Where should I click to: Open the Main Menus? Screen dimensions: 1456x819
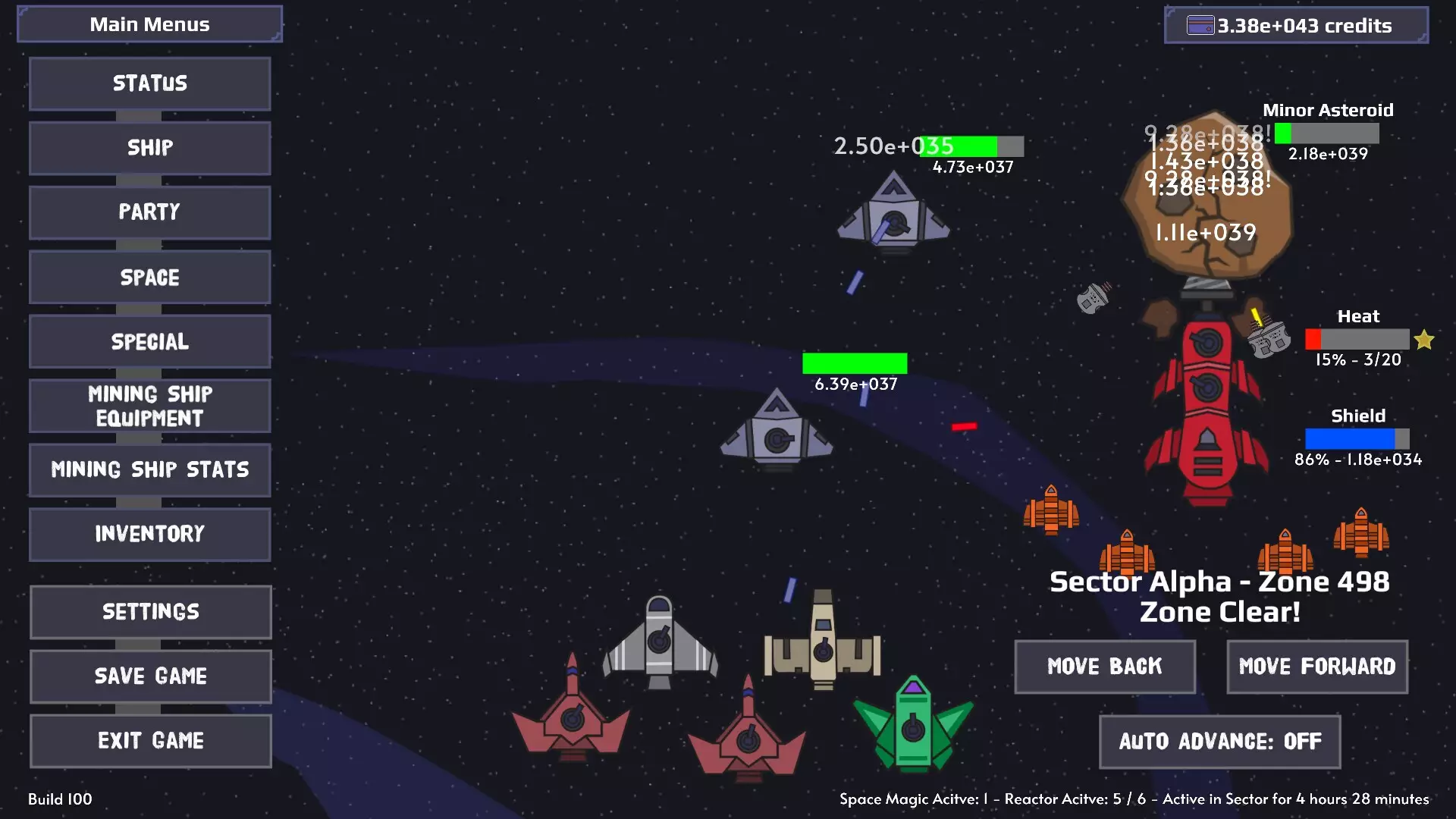click(x=149, y=24)
